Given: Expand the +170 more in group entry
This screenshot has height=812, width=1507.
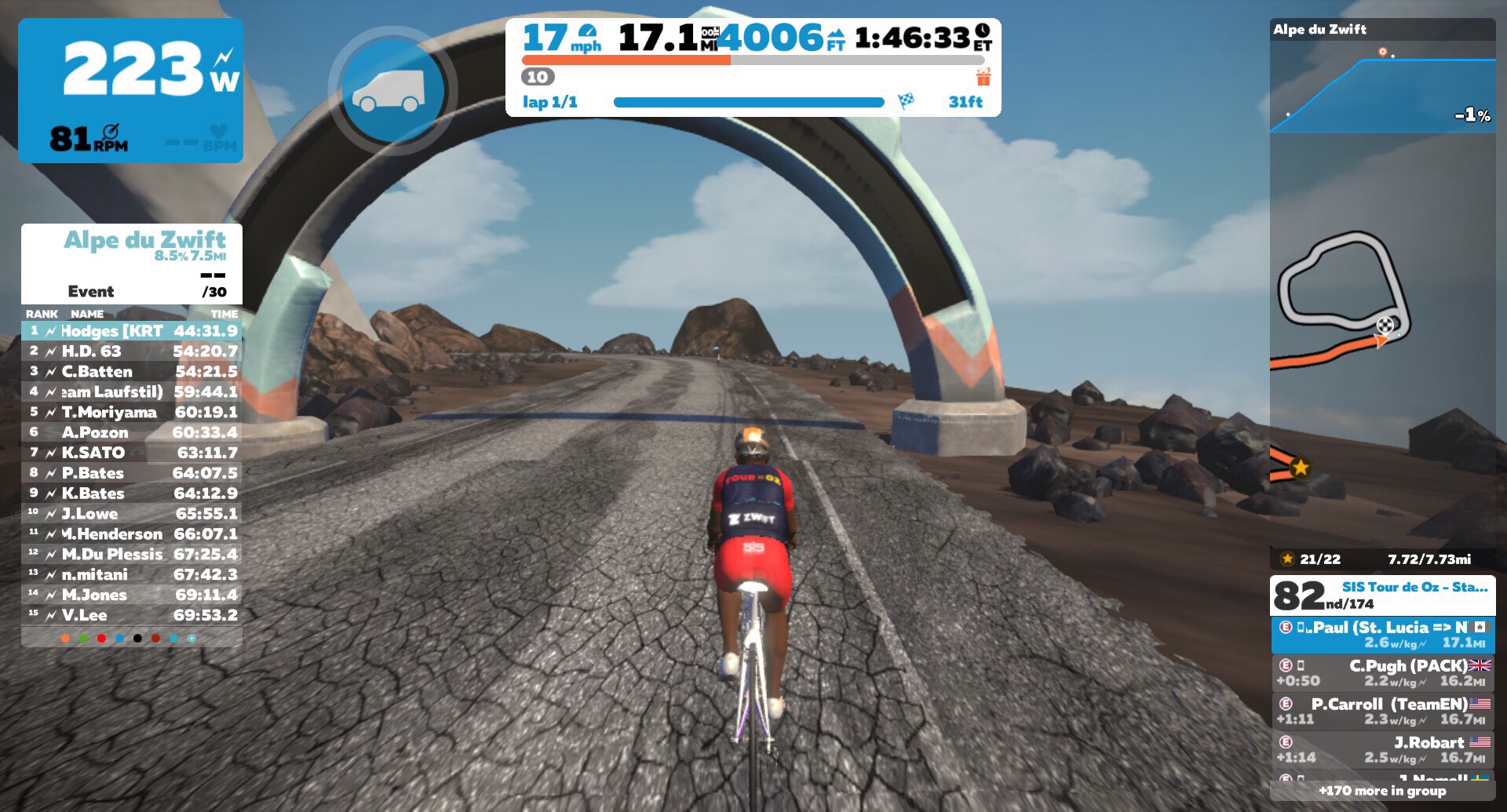Looking at the screenshot, I should pos(1382,791).
